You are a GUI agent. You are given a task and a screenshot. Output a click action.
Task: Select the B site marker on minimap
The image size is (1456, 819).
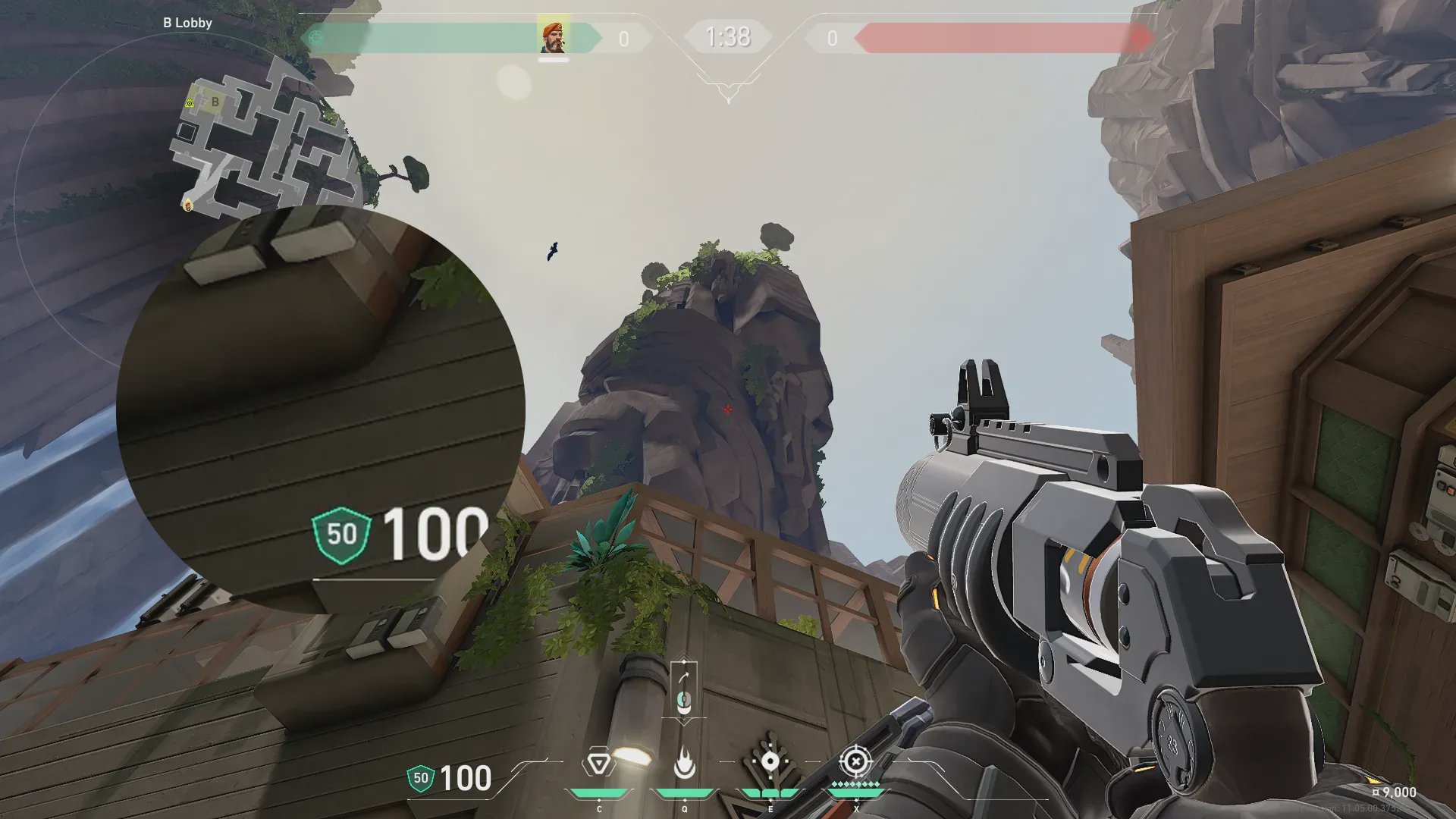[x=215, y=102]
